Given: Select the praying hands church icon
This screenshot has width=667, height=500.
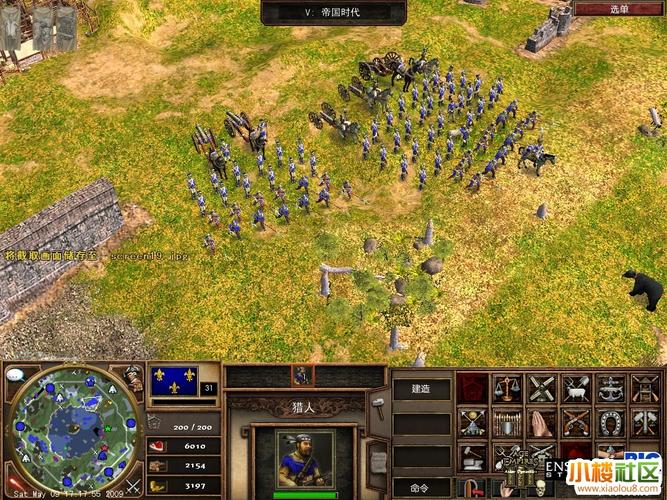Looking at the screenshot, I should click(x=541, y=422).
